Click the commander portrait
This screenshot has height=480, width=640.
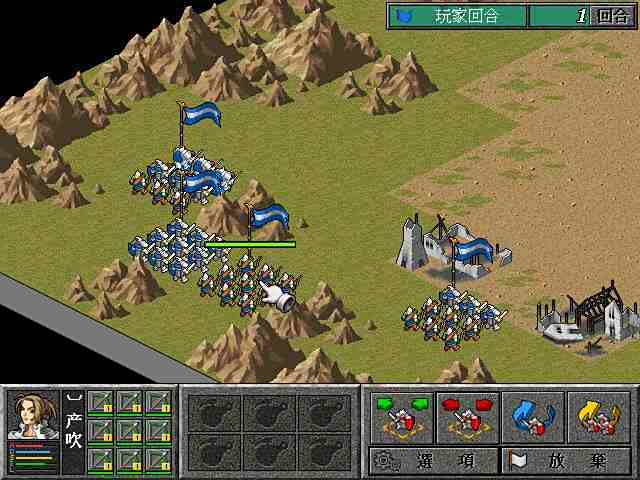33,416
